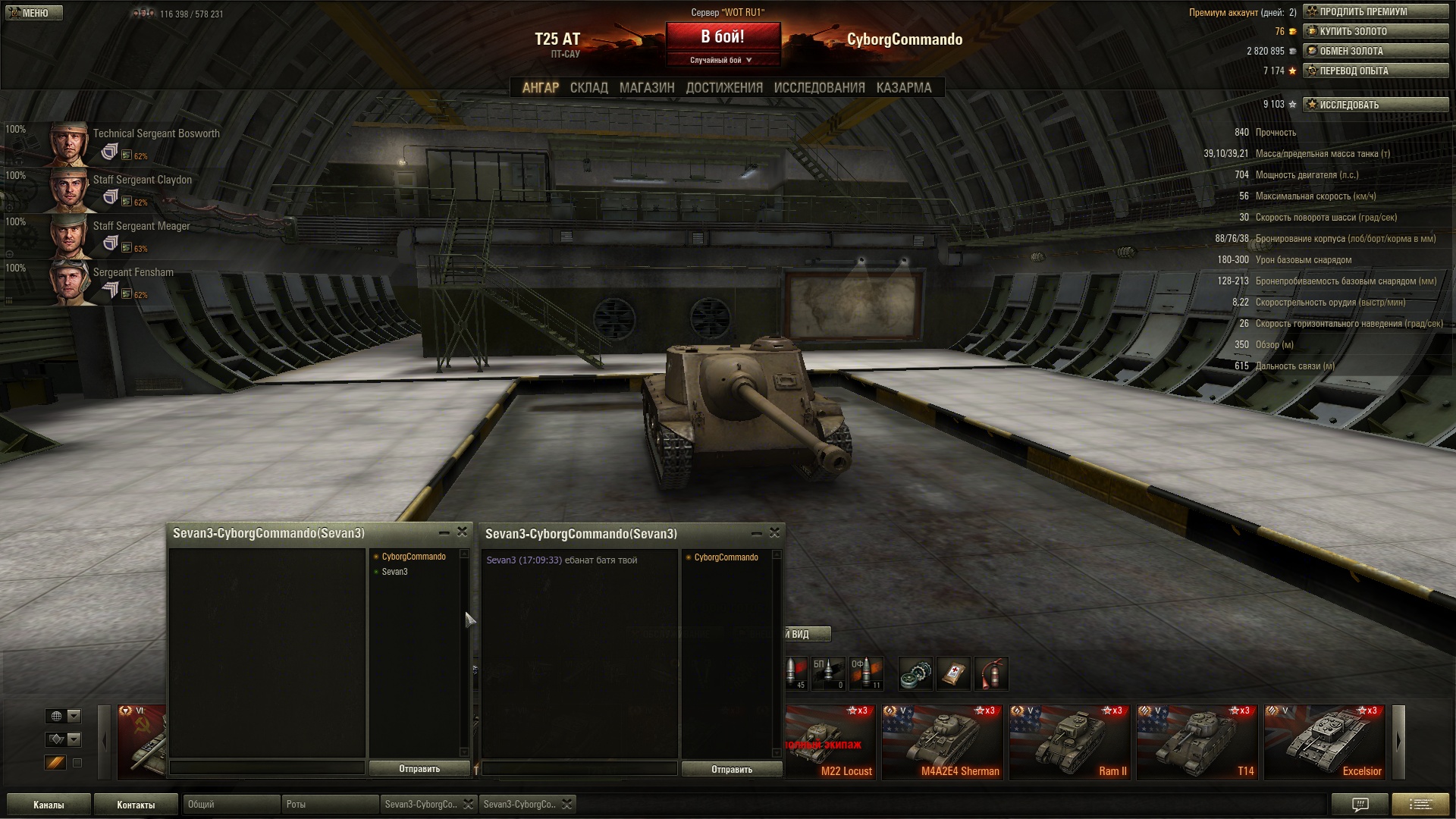1456x819 pixels.
Task: Switch to the Общий chat tab
Action: click(x=230, y=805)
